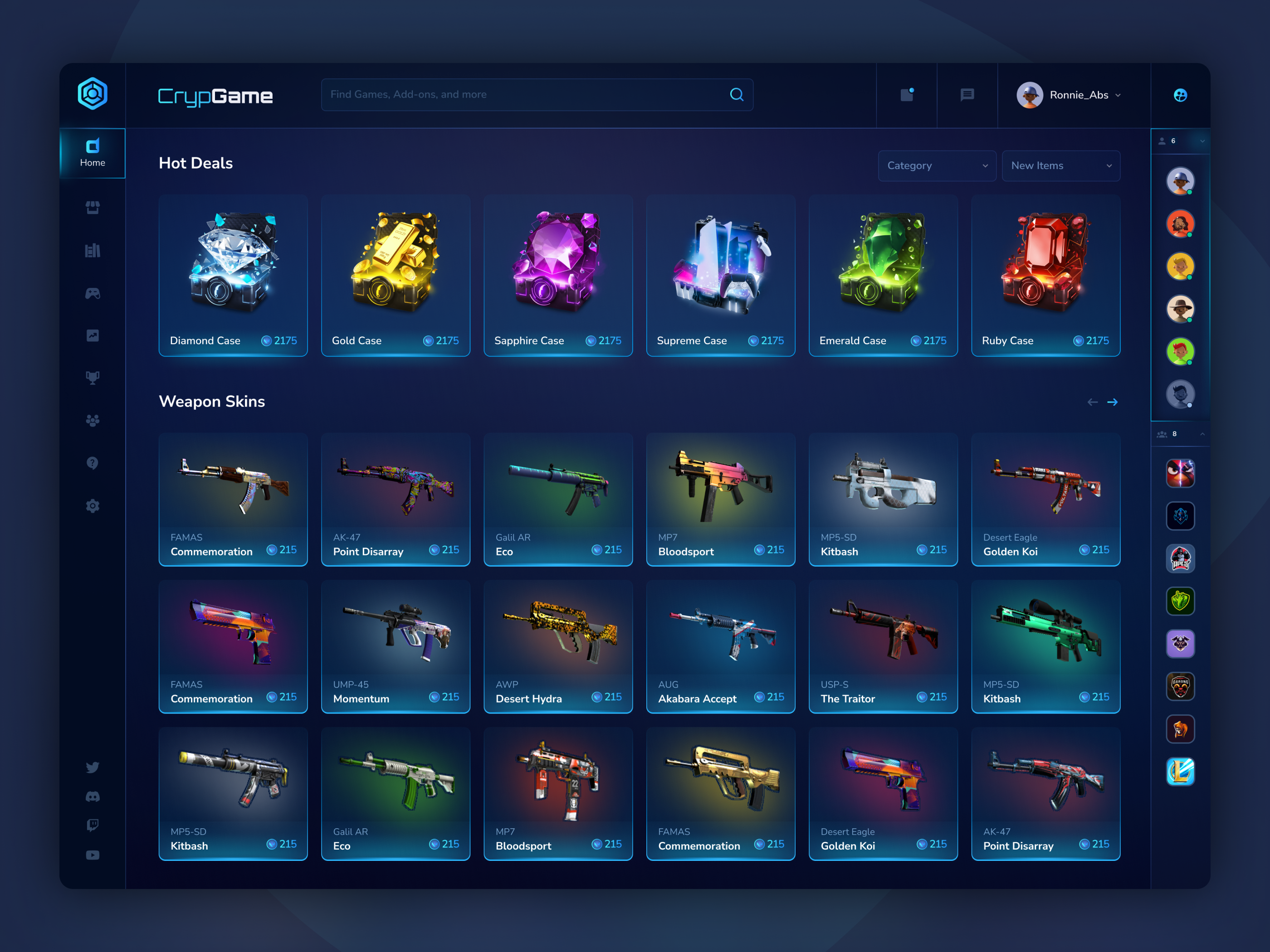Click the Find Games search field

pyautogui.click(x=525, y=95)
